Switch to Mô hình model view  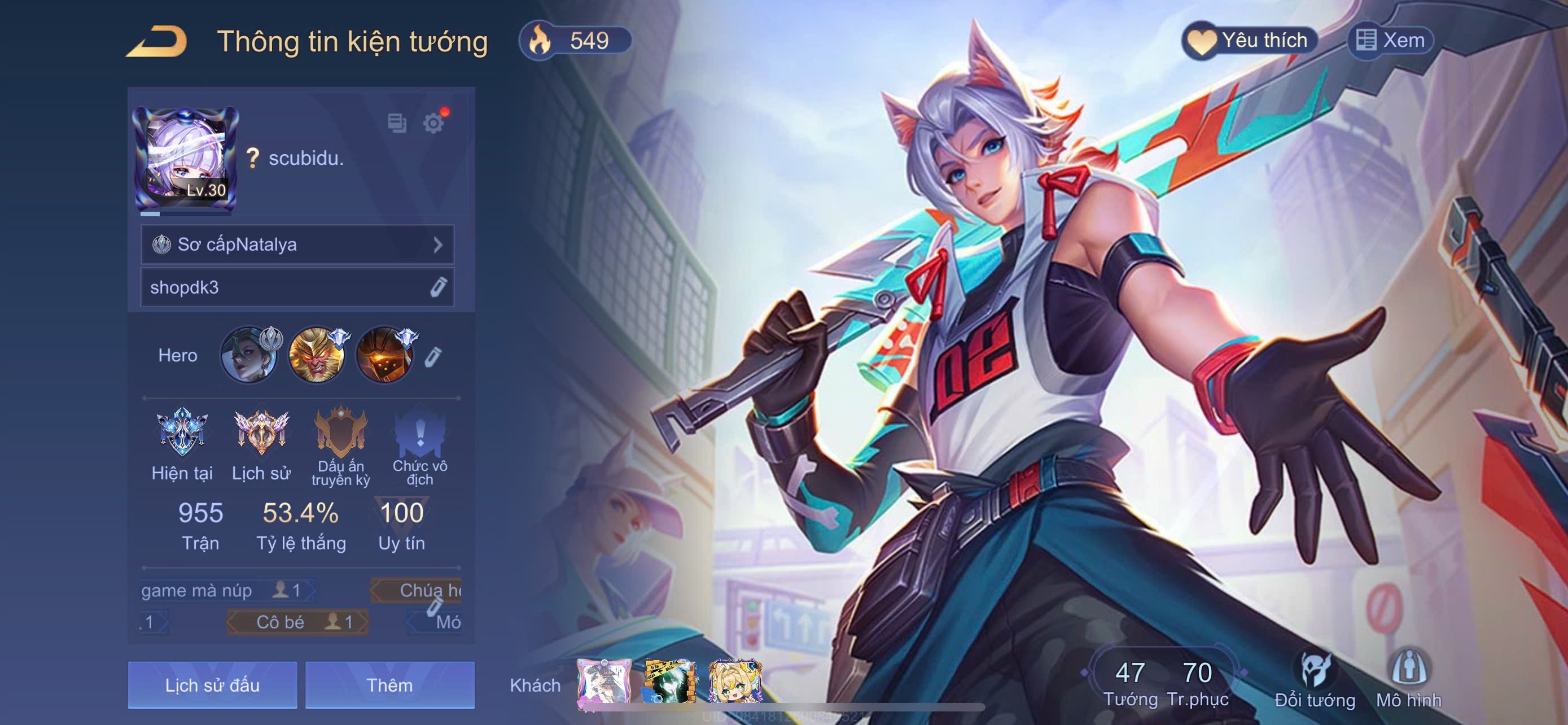pyautogui.click(x=1408, y=680)
